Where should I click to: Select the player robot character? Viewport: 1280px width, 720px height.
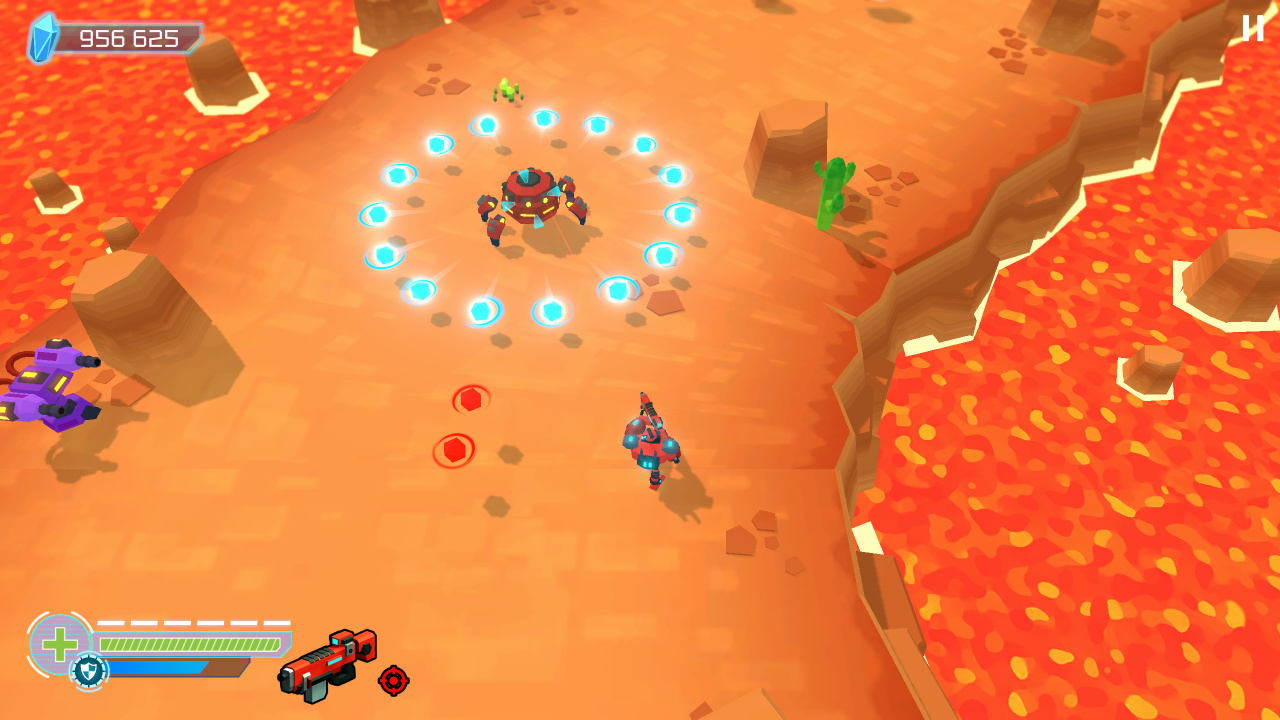(x=651, y=445)
